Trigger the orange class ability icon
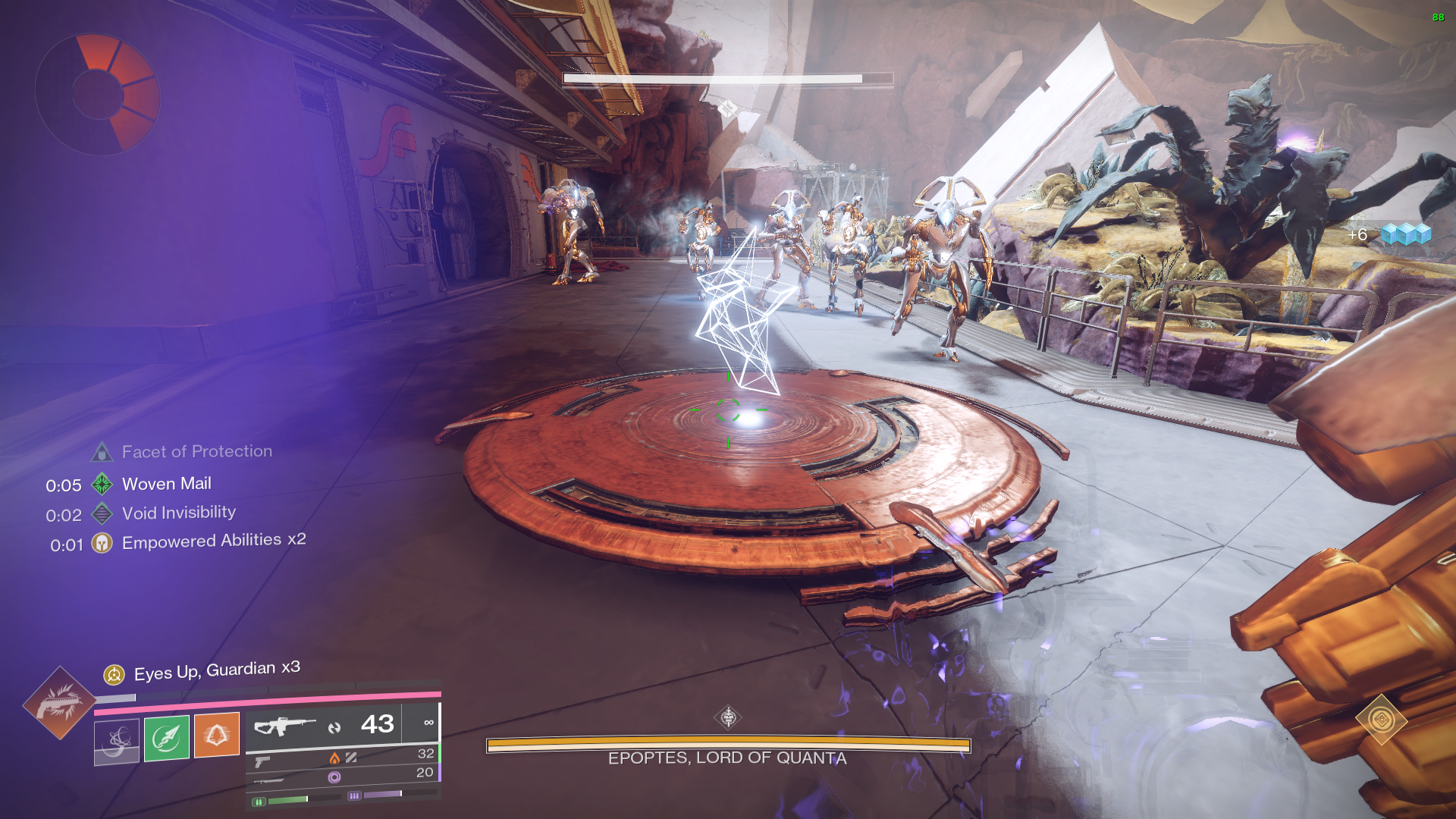The width and height of the screenshot is (1456, 819). (x=217, y=734)
